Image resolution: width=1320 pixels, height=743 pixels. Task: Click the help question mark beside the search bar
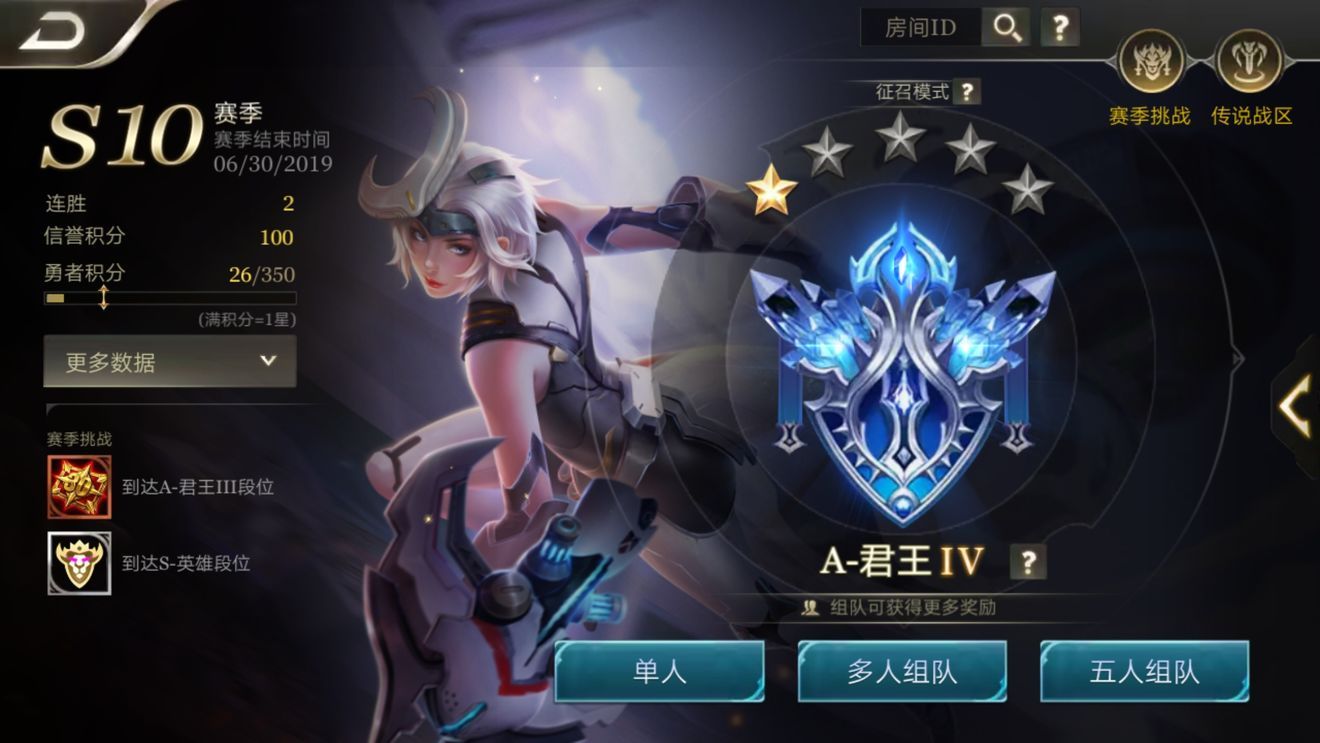[1060, 28]
